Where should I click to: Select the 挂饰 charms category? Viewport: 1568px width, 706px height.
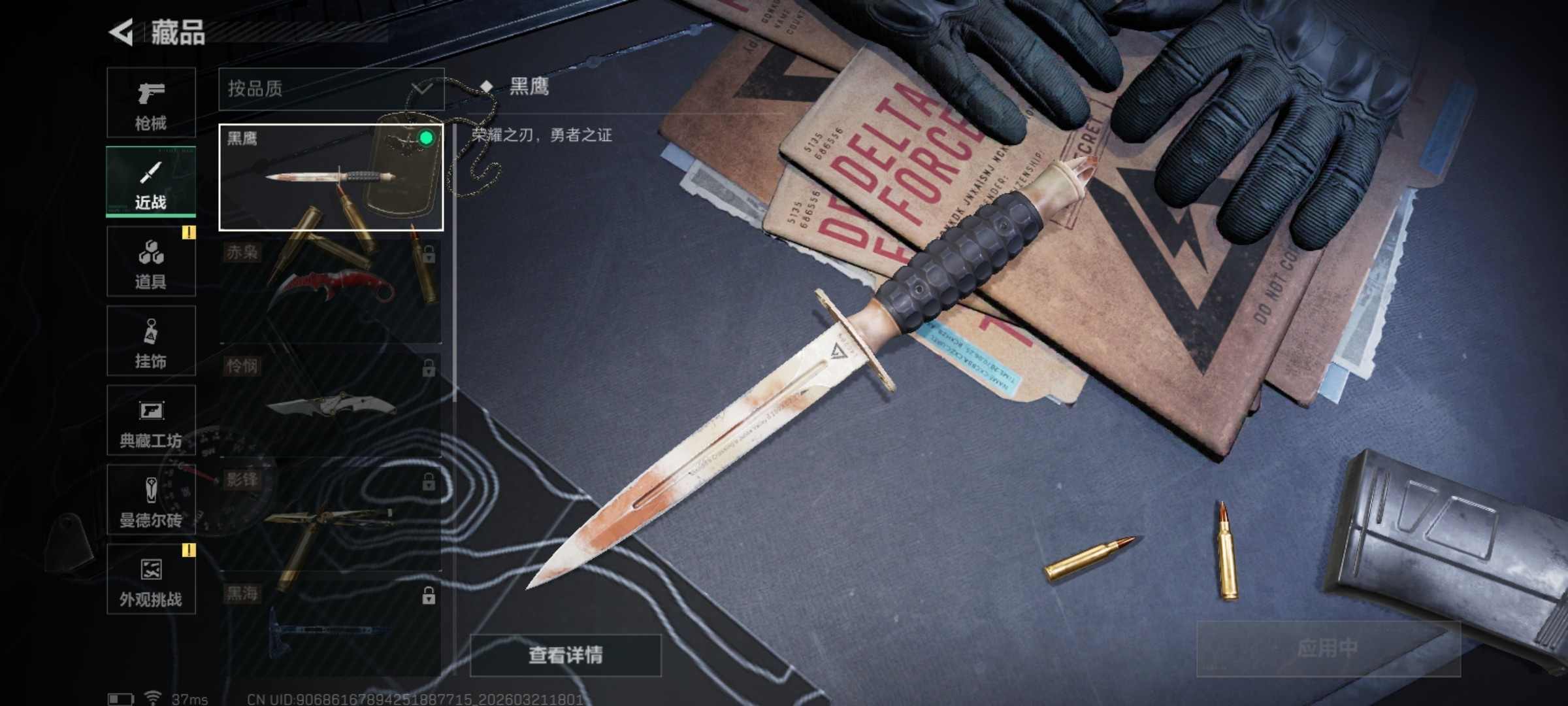pos(151,340)
